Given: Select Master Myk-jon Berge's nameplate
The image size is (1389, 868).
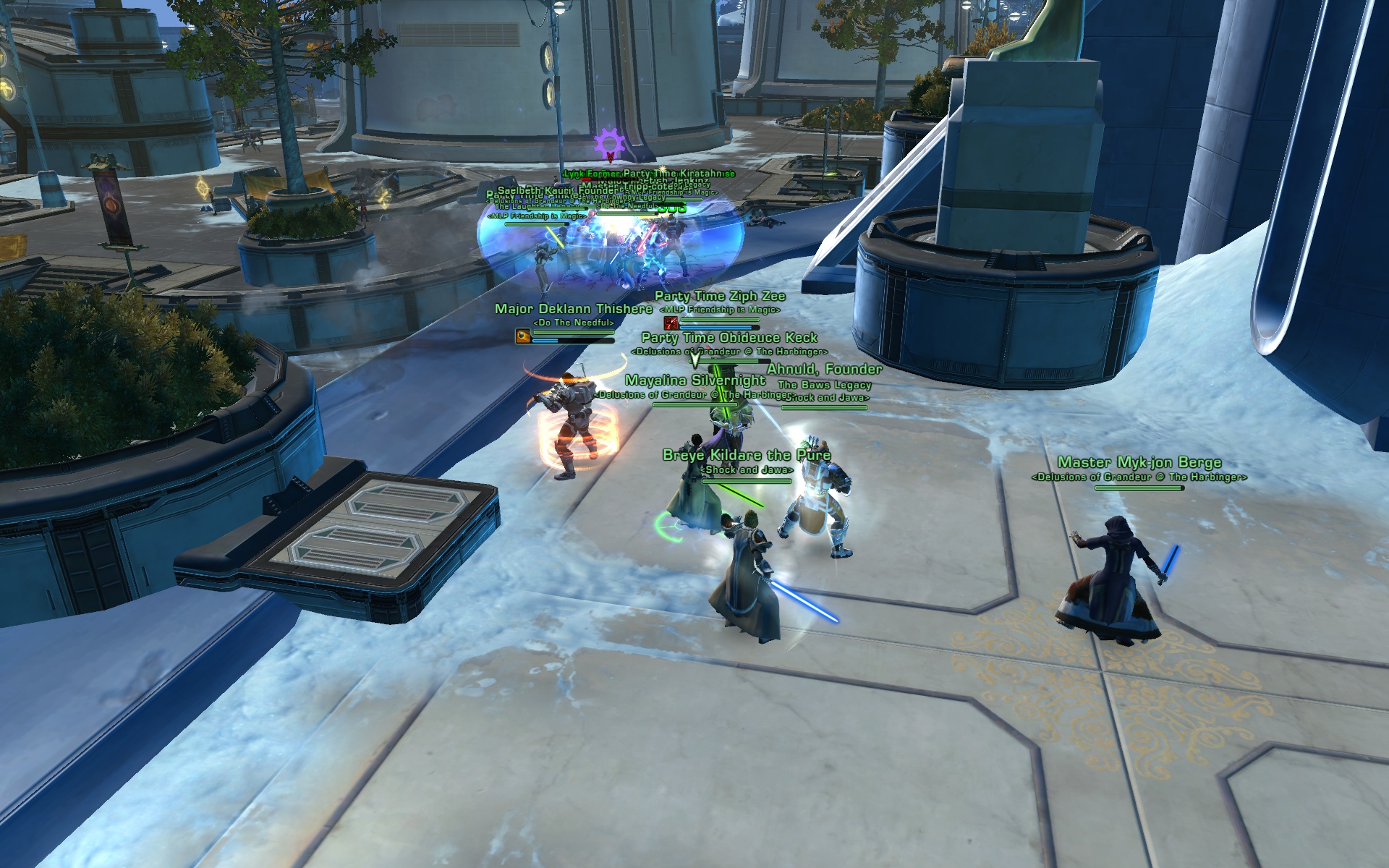Looking at the screenshot, I should click(1139, 463).
